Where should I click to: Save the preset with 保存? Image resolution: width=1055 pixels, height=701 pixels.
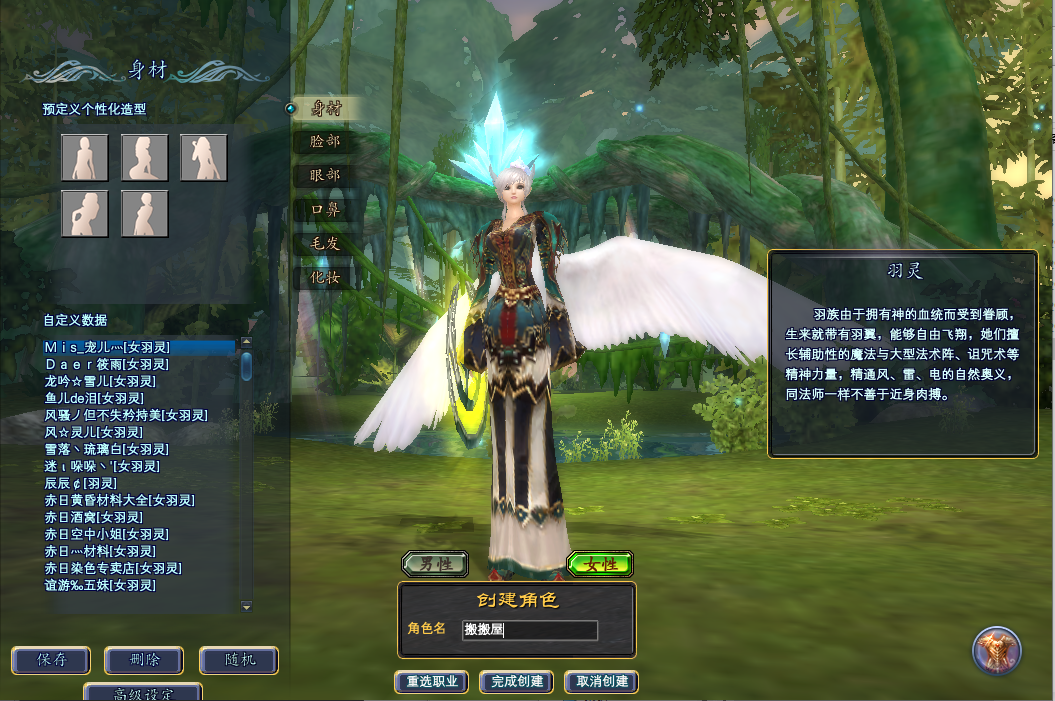(51, 660)
